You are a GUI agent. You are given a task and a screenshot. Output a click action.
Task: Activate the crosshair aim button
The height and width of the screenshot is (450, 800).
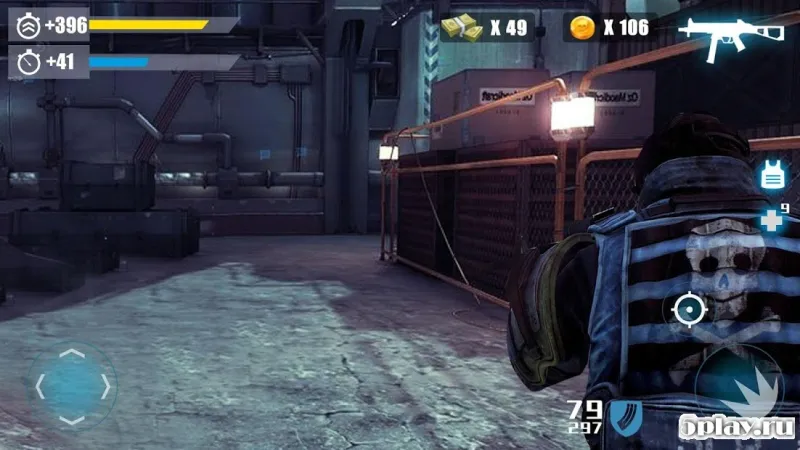[x=690, y=309]
